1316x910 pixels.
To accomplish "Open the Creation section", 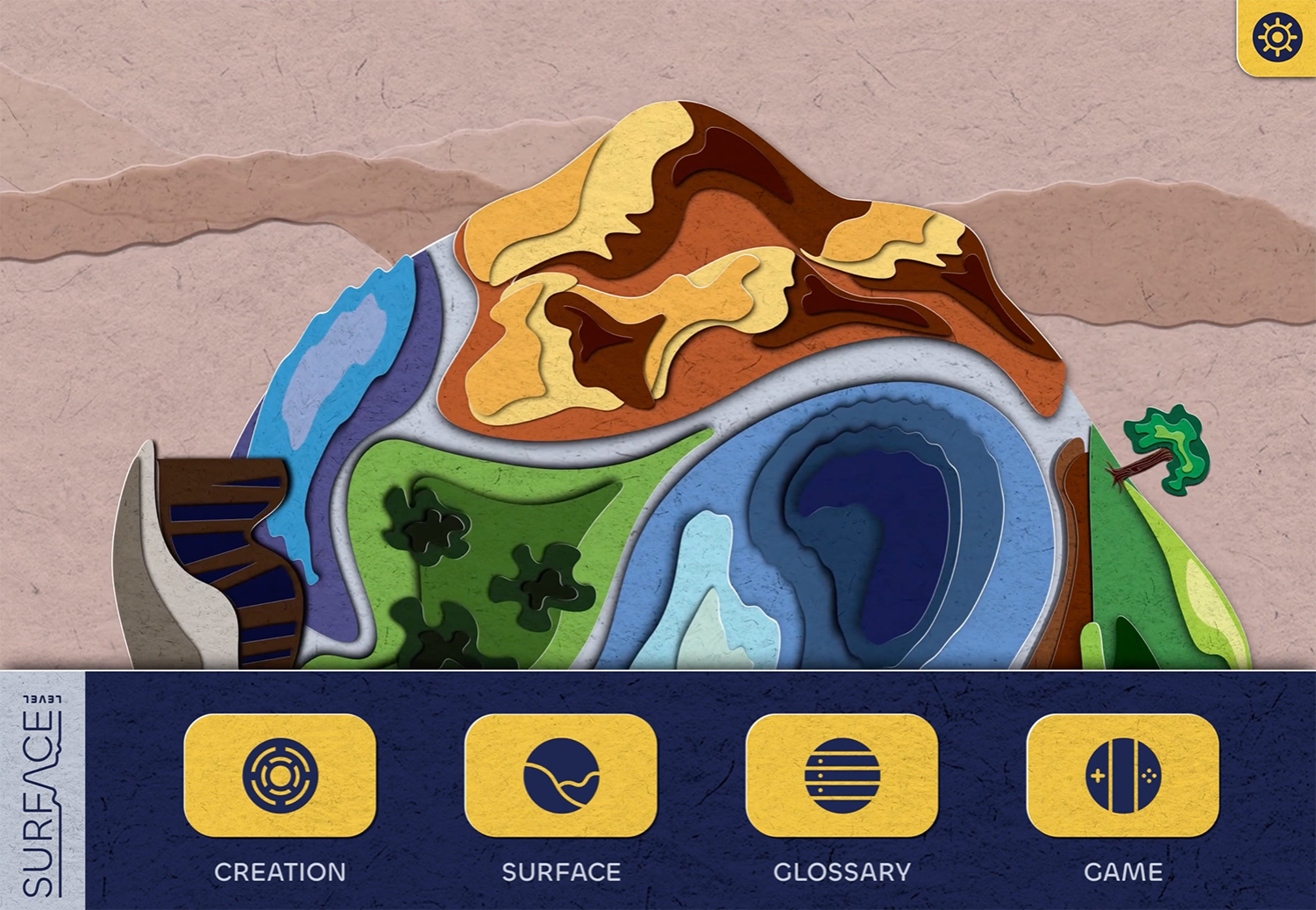I will pos(280,776).
